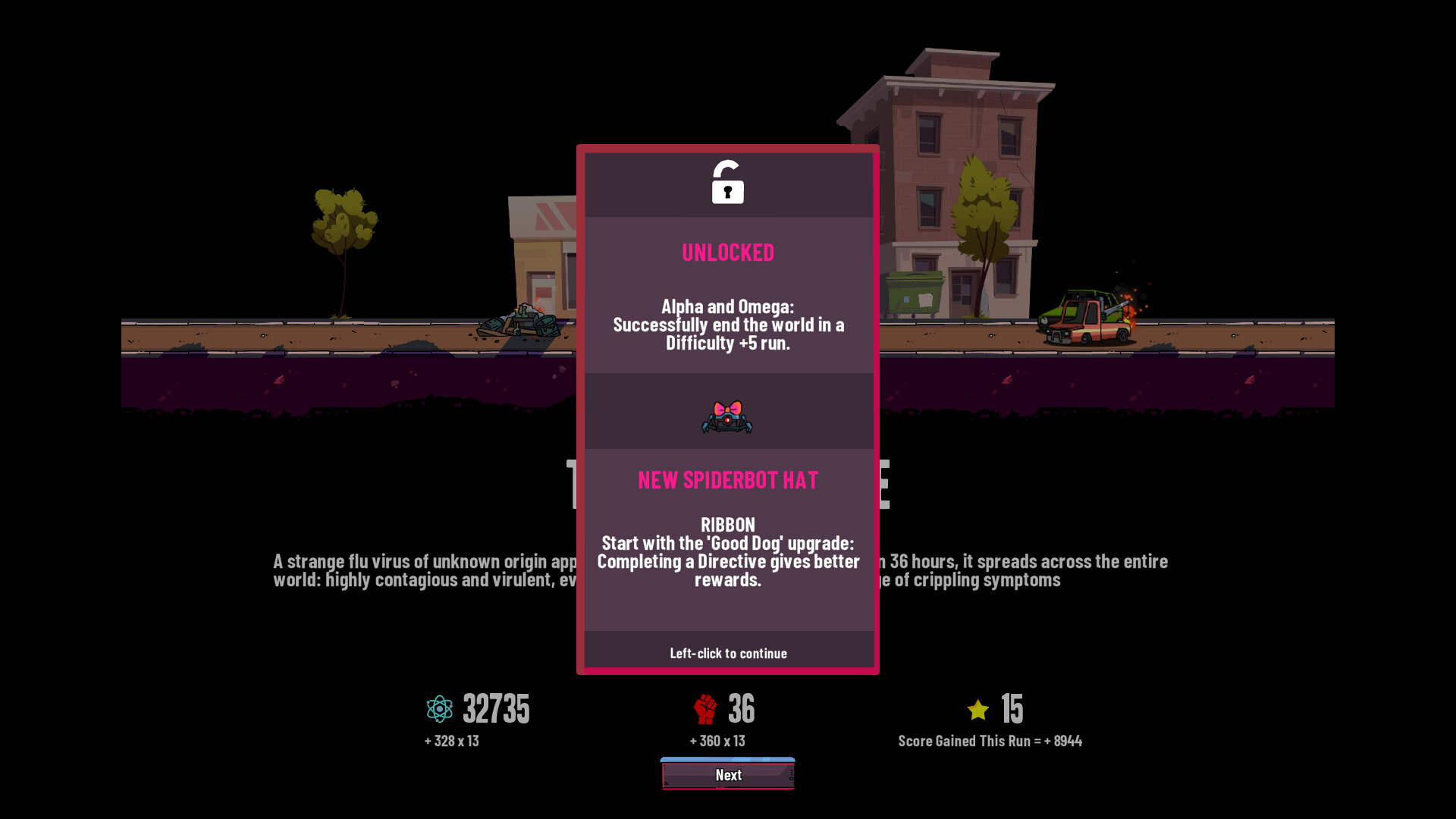Viewport: 1456px width, 819px height.
Task: Click the yellow star score icon
Action: coord(977,708)
